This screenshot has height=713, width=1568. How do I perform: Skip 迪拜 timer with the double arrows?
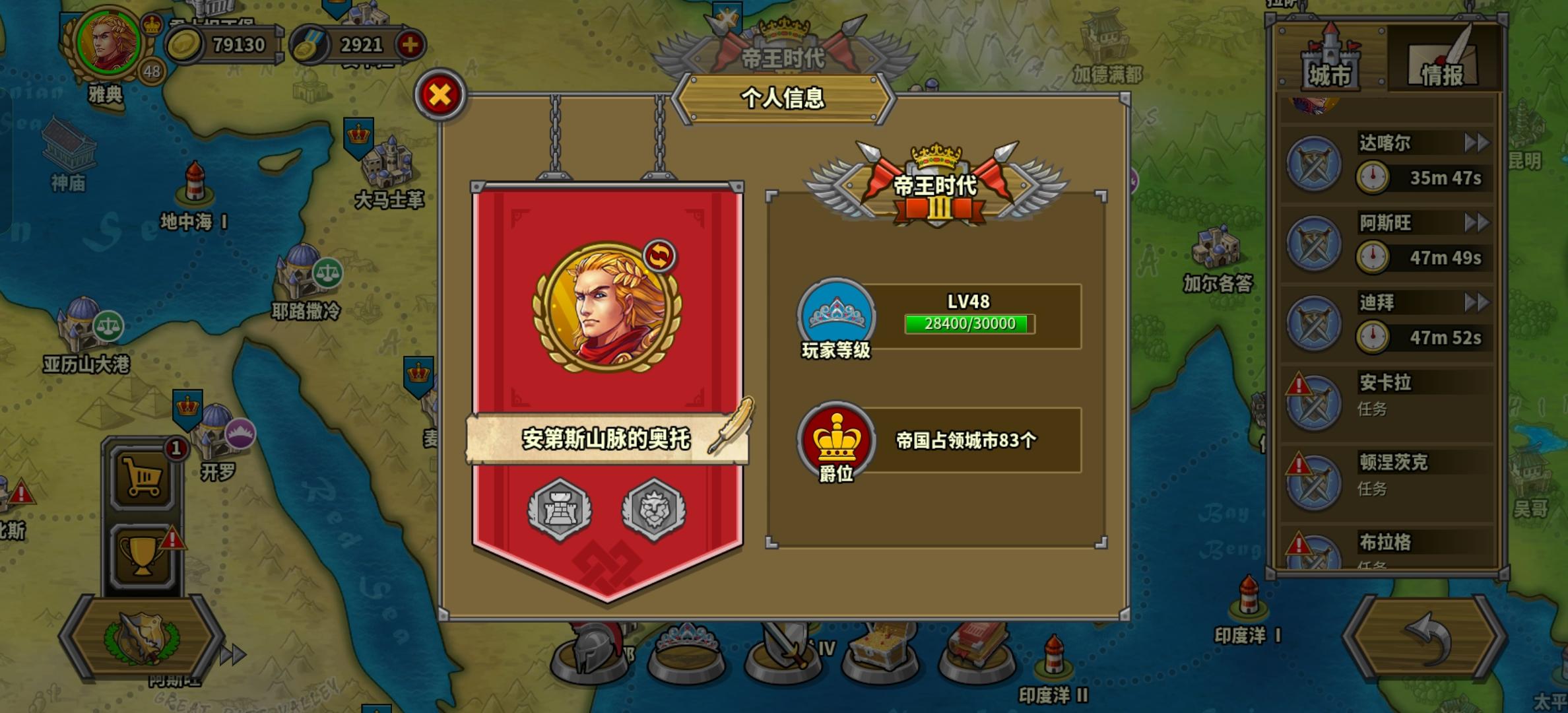(1477, 302)
